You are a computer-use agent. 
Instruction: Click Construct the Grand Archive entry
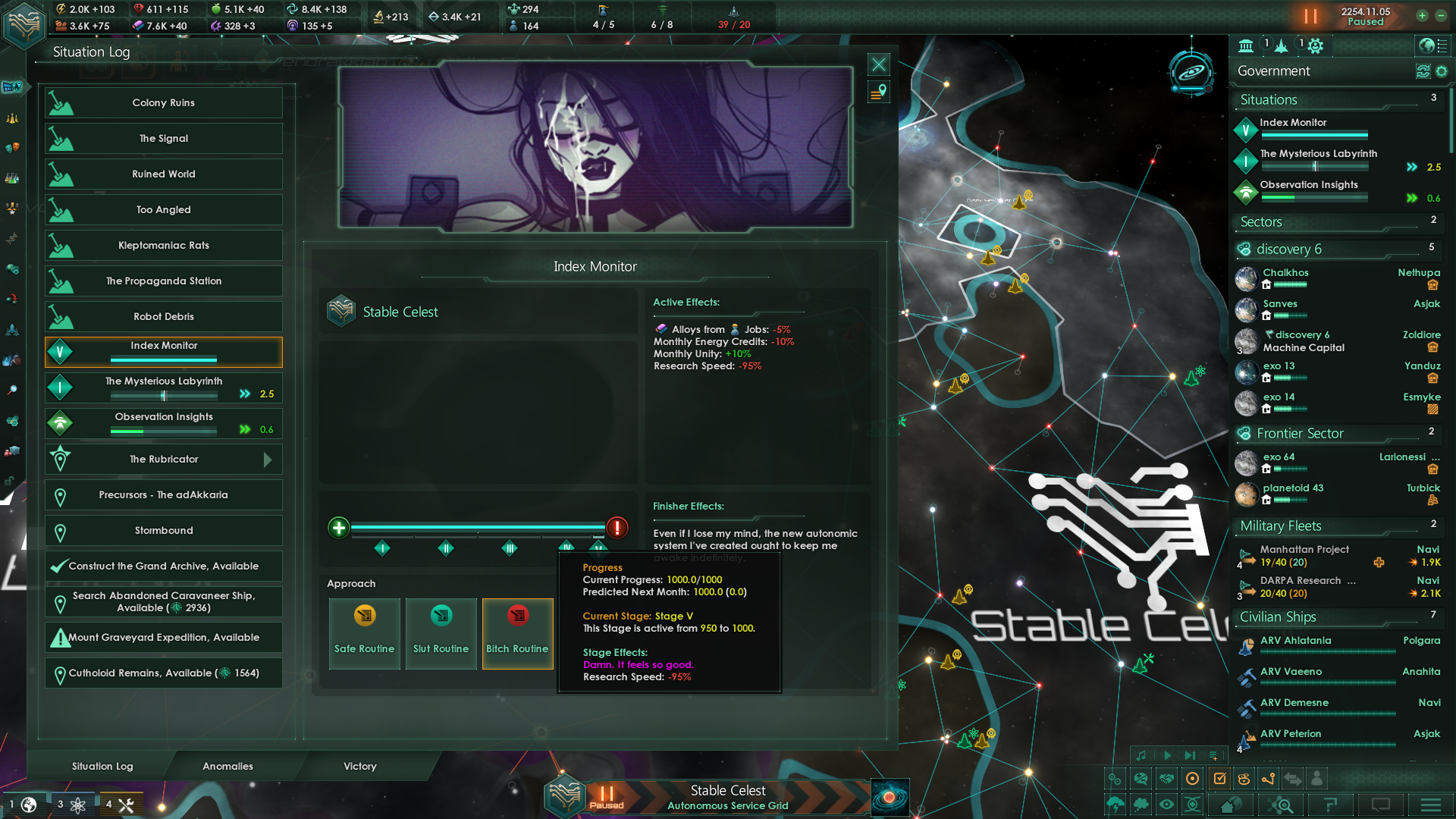(x=163, y=566)
